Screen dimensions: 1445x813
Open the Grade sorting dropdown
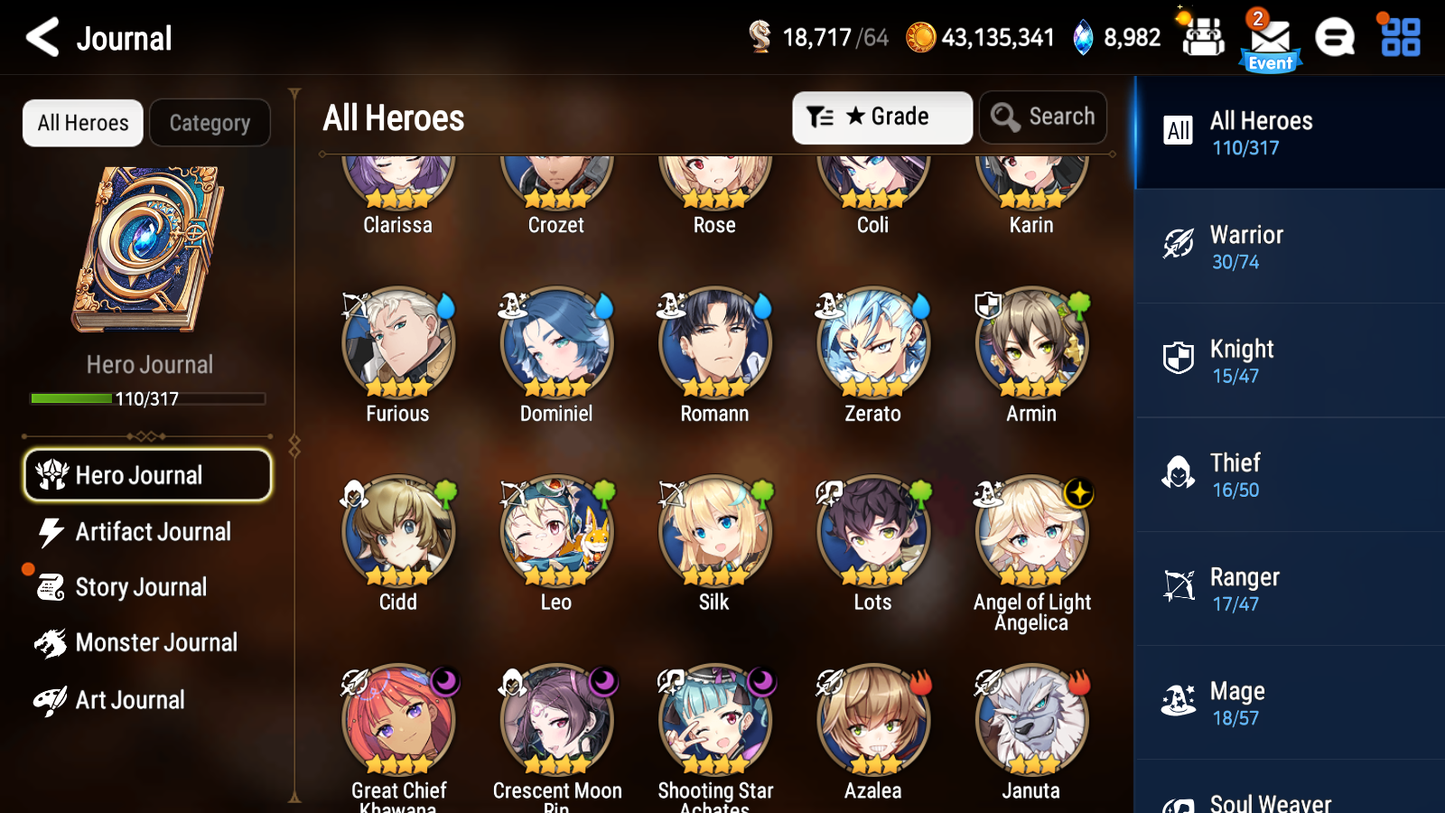click(x=882, y=117)
